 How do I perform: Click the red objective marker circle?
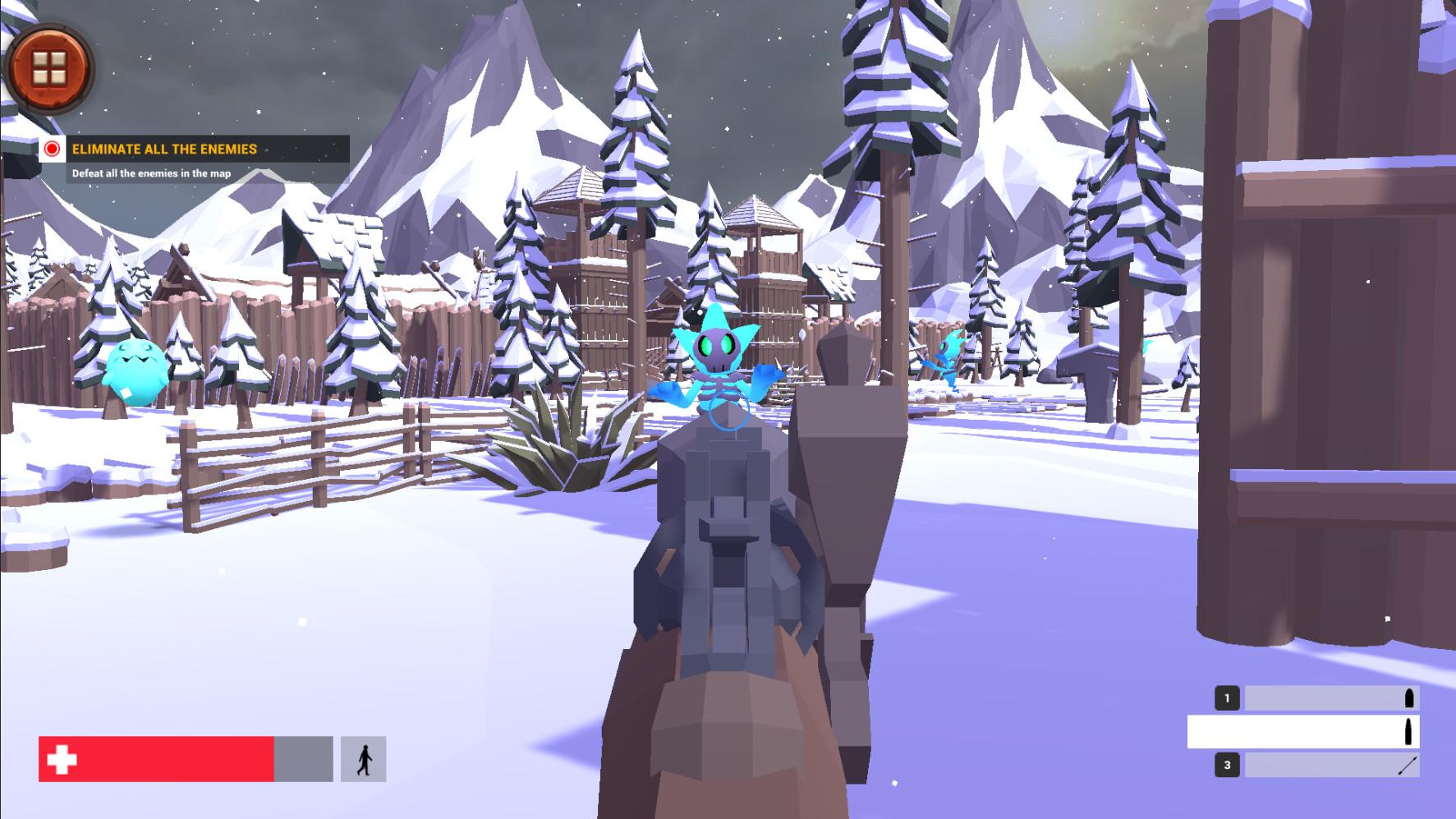[52, 150]
